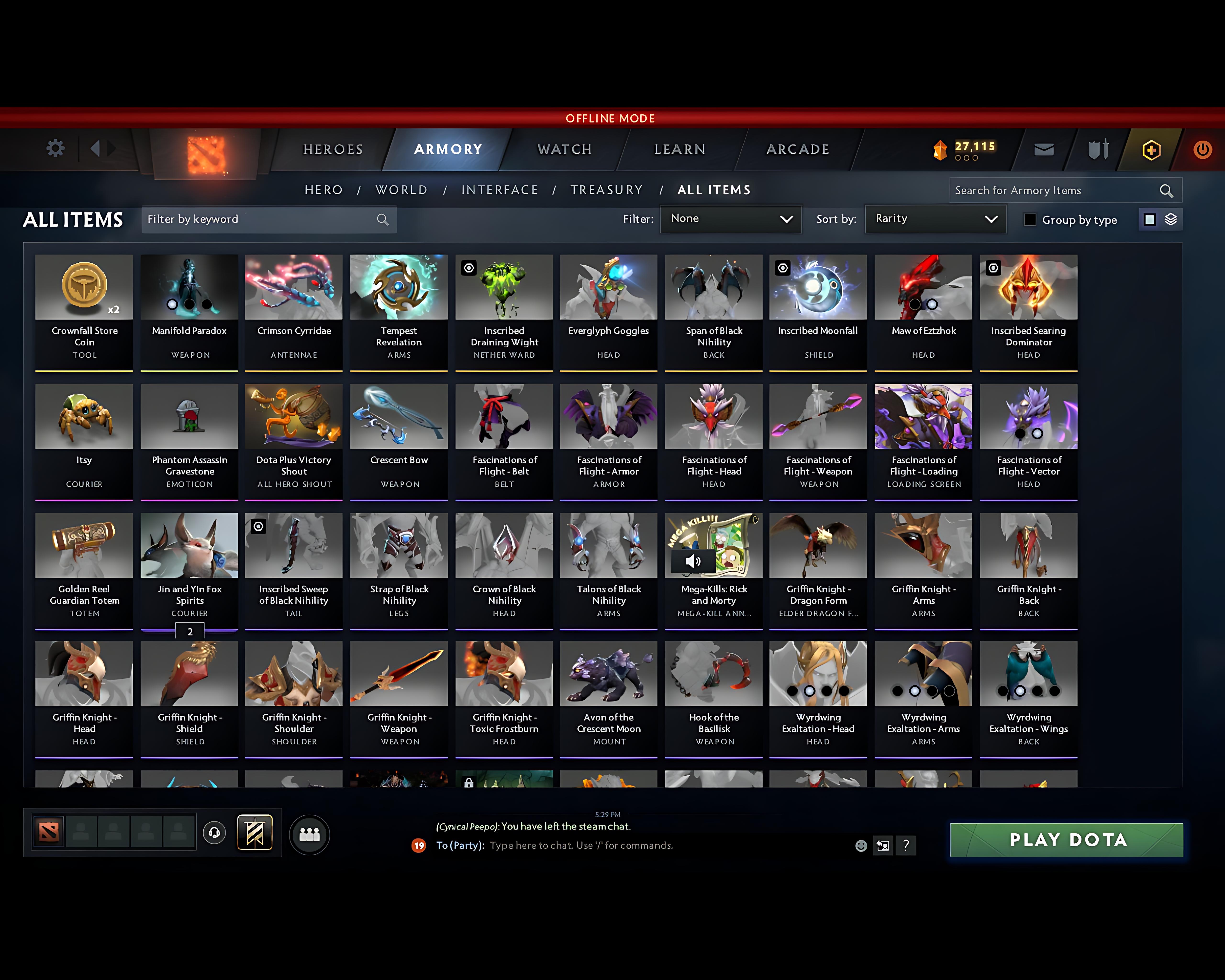Open the TREASURY section

[x=607, y=190]
